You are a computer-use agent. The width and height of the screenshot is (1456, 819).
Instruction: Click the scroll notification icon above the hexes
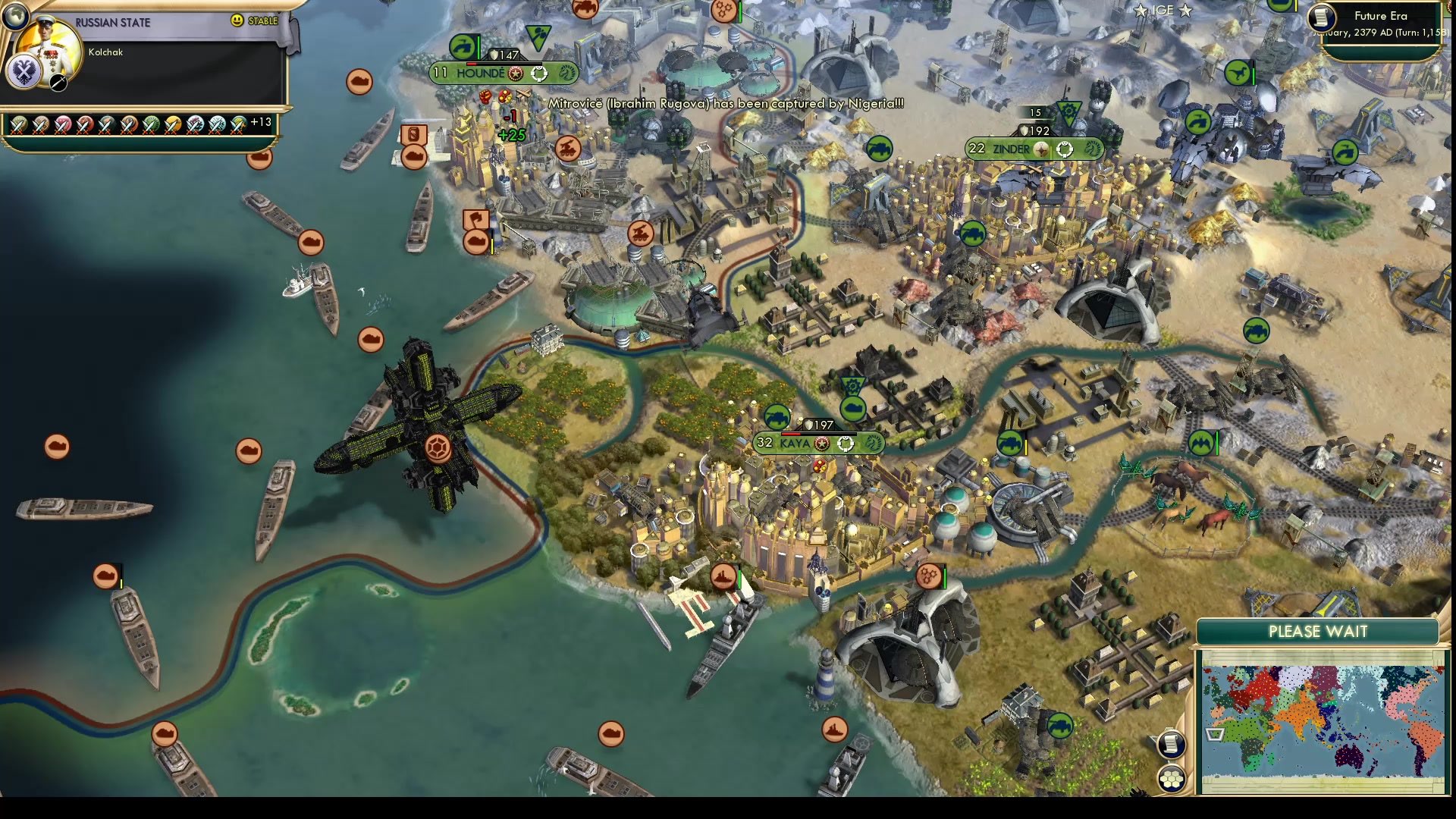tap(1171, 744)
